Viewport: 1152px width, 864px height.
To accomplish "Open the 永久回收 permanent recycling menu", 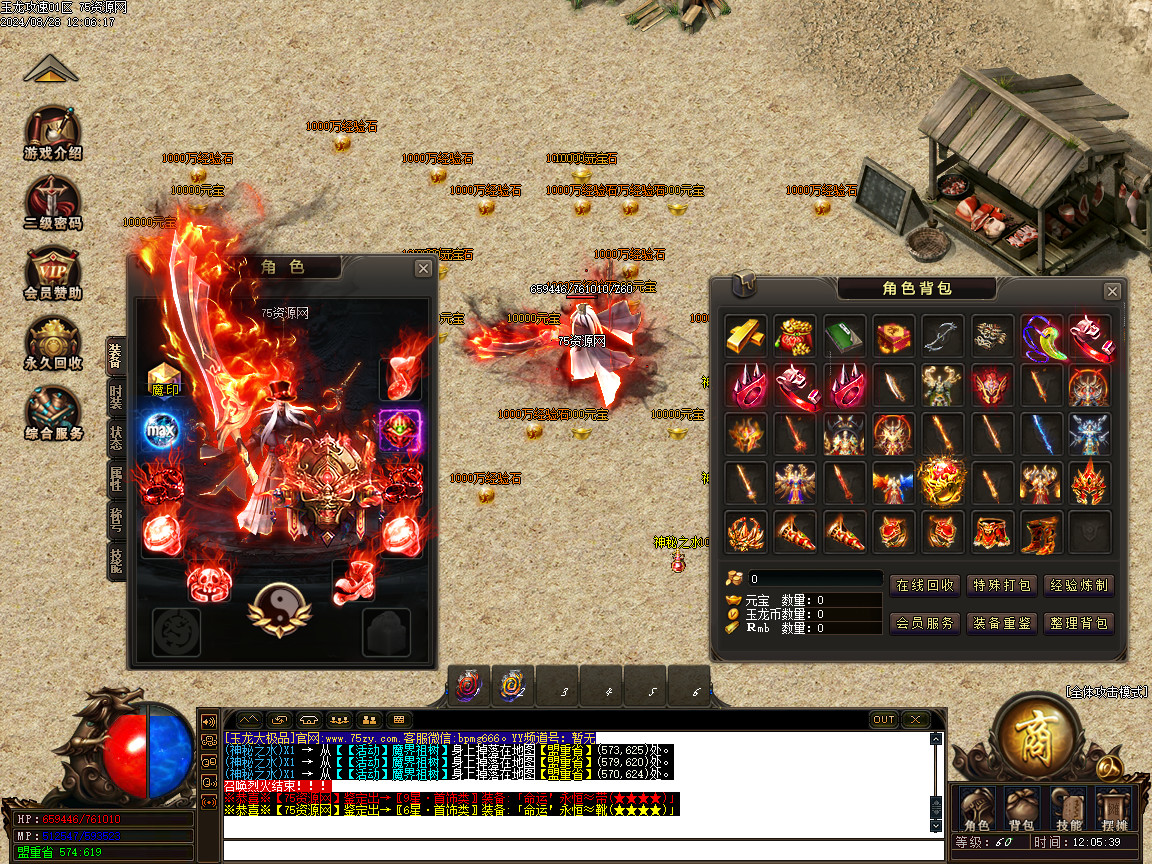I will point(54,343).
